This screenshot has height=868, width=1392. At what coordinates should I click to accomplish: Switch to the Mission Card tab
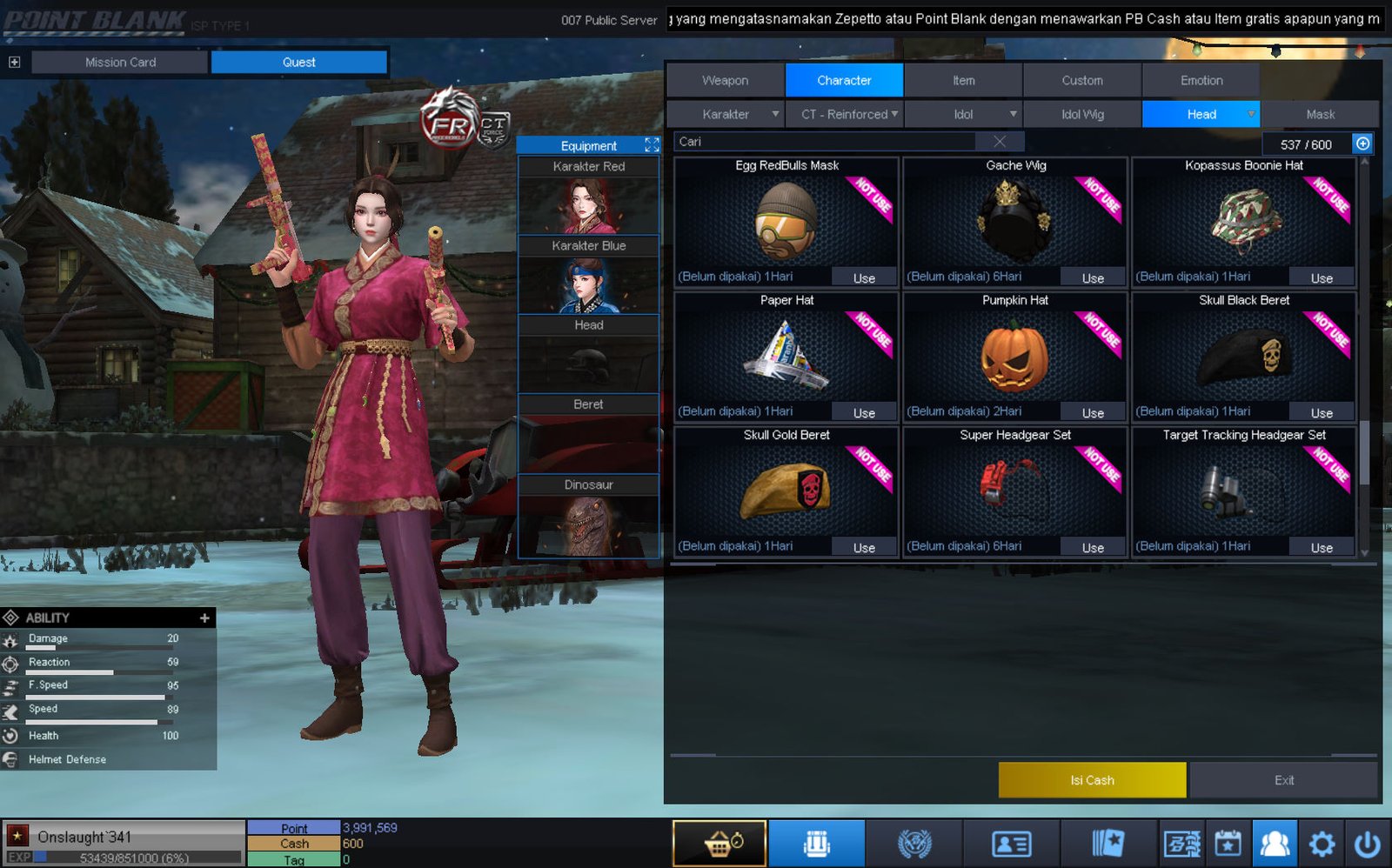point(120,62)
